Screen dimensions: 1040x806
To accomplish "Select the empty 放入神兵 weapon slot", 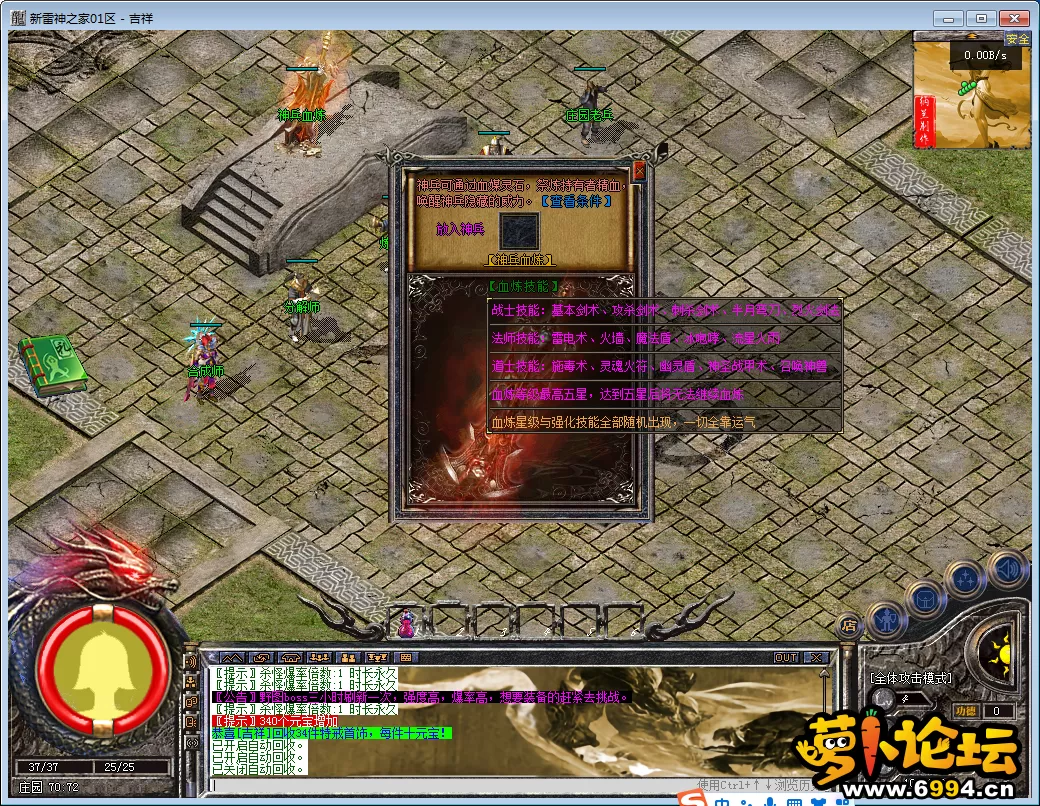I will pos(520,231).
